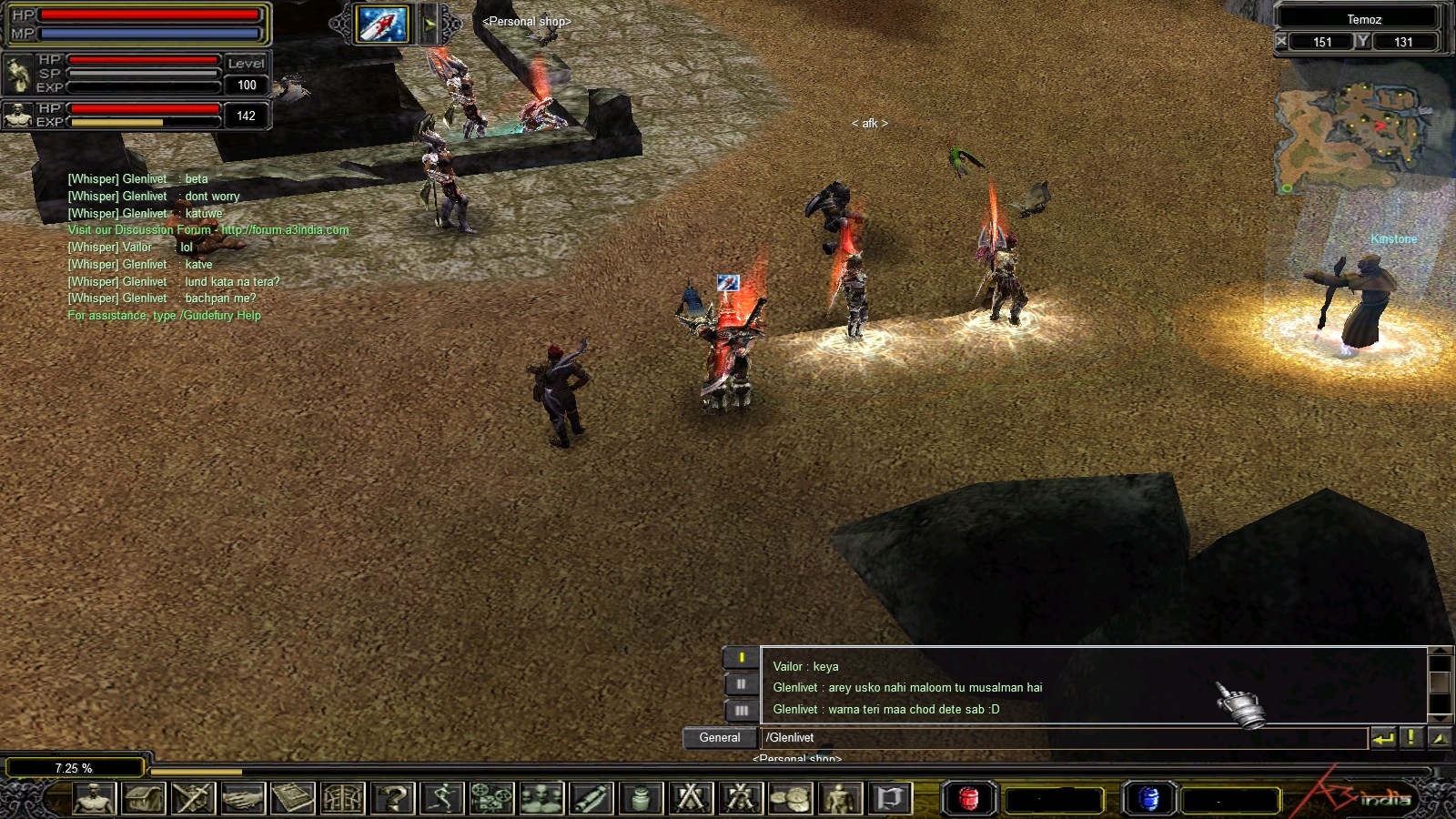This screenshot has height=819, width=1456.
Task: Open help via question mark icon
Action: tap(392, 798)
